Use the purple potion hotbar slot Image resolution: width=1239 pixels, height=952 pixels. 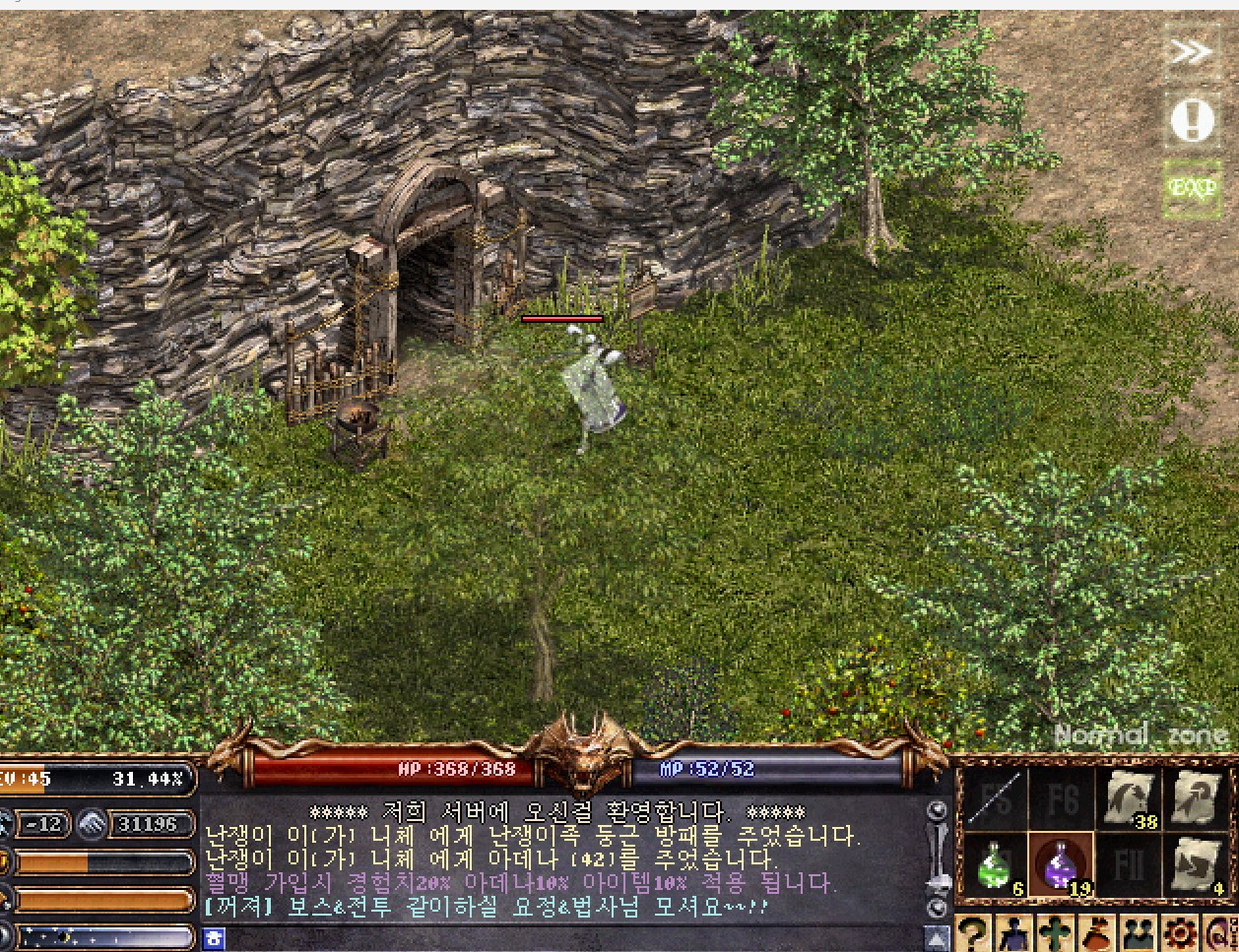coord(1060,866)
